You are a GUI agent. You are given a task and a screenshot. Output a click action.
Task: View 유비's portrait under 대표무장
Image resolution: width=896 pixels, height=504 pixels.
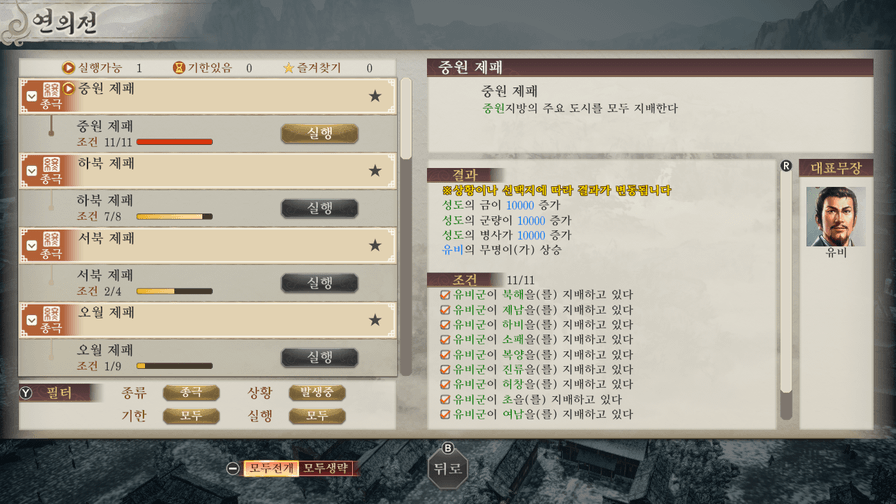(835, 216)
